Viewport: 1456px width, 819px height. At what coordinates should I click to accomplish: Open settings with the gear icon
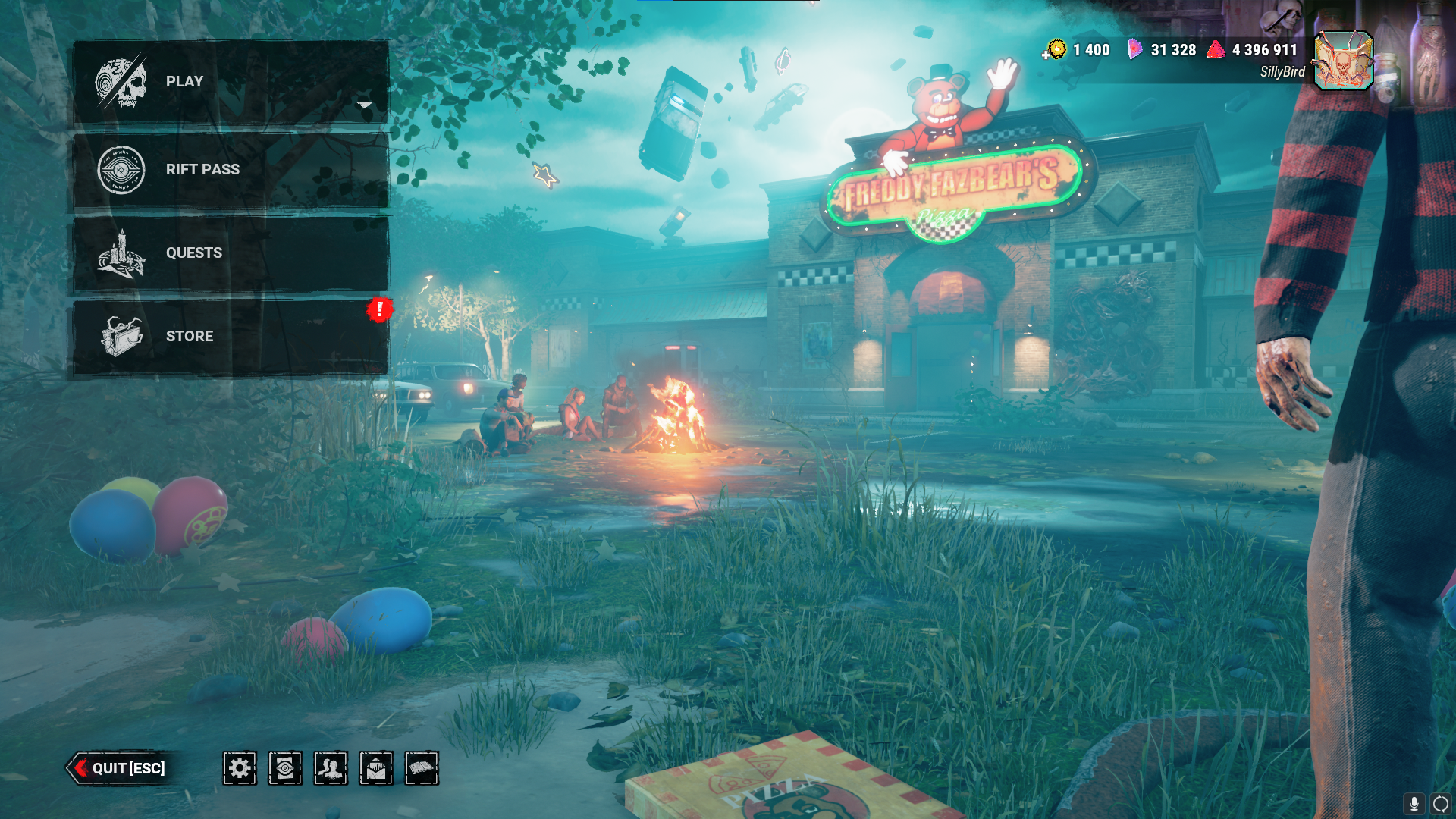coord(240,768)
